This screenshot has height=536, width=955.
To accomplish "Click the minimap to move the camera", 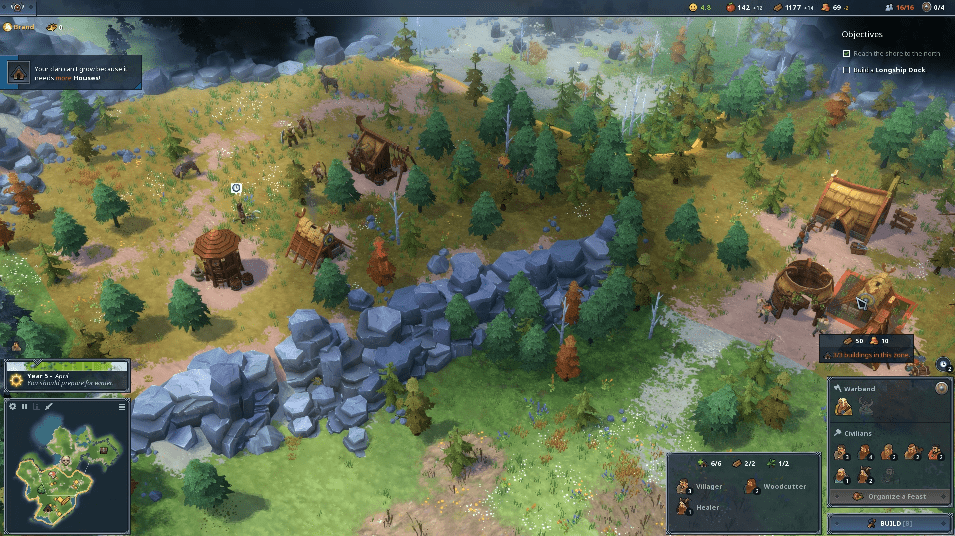I will pos(63,472).
